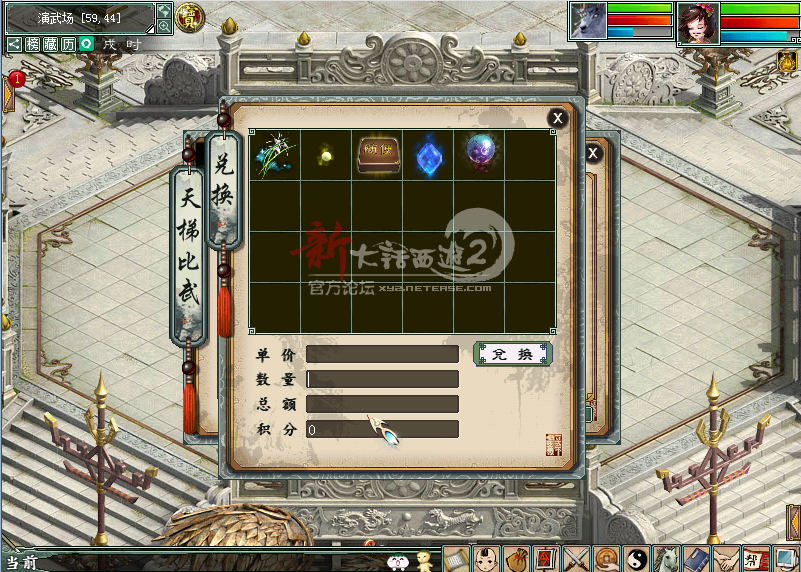Switch to the 兑换 banner tab

(224, 190)
